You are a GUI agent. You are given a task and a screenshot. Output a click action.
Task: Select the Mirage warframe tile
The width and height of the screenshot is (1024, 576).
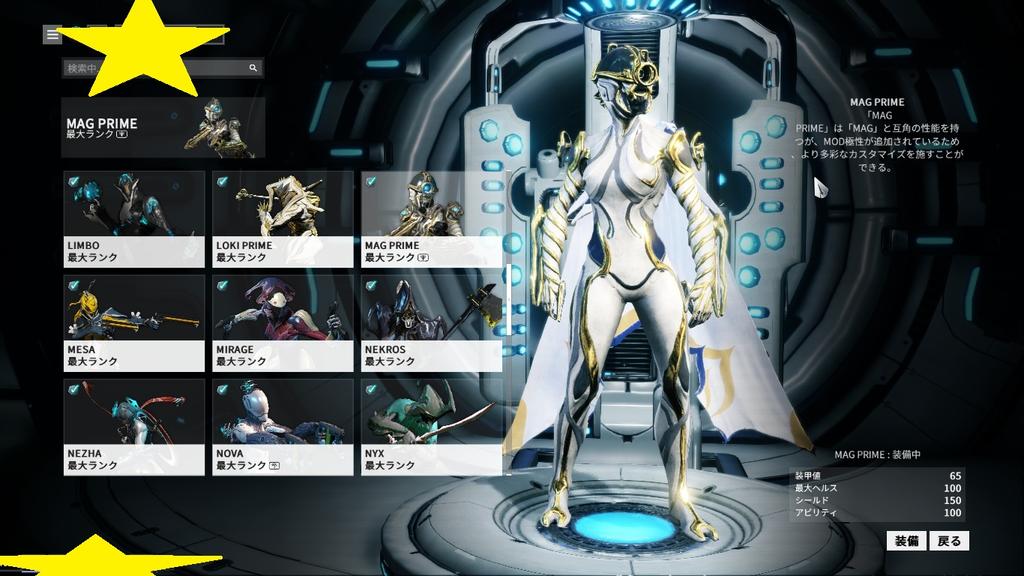click(283, 322)
